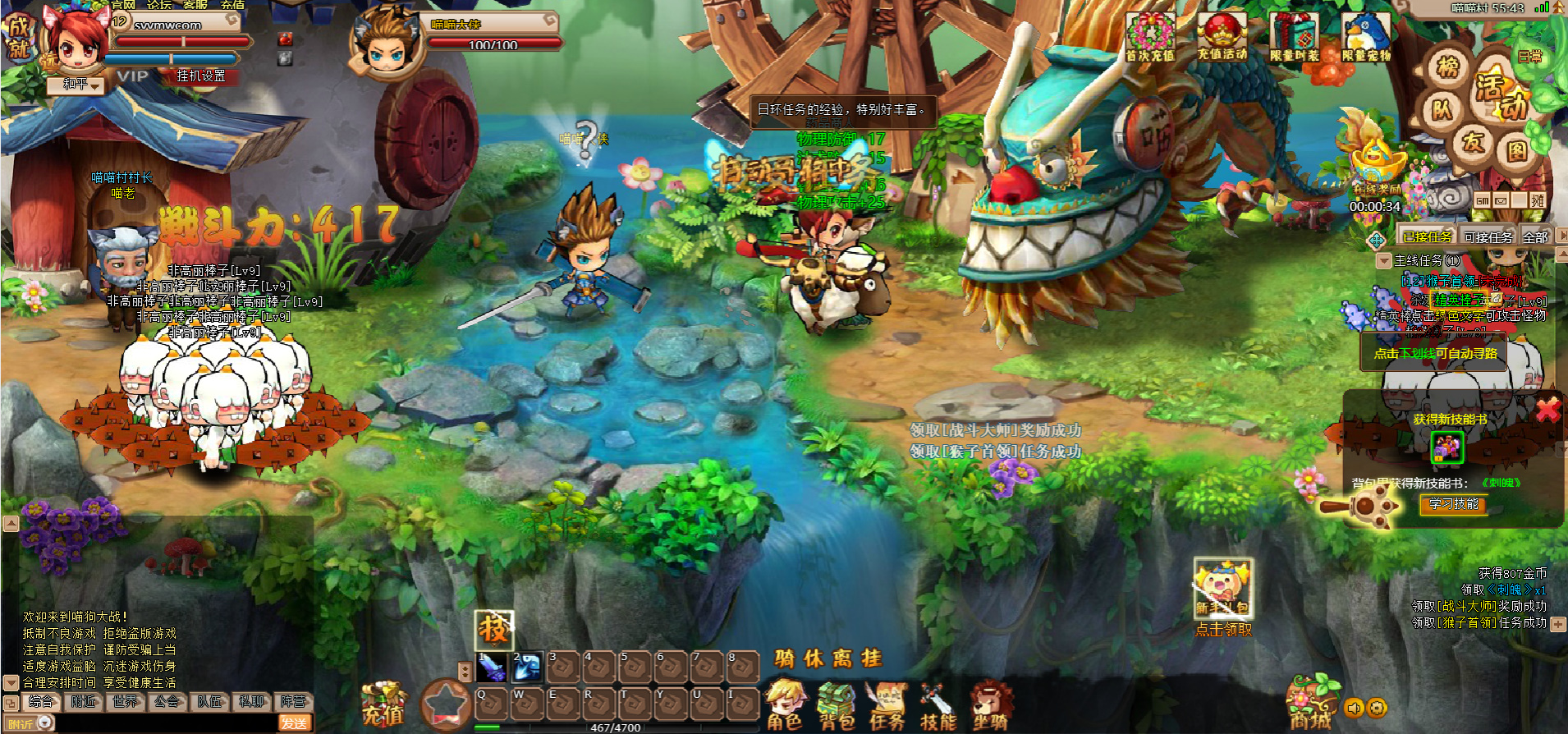Open the 活动 events button
This screenshot has width=1568, height=734.
pyautogui.click(x=1501, y=95)
